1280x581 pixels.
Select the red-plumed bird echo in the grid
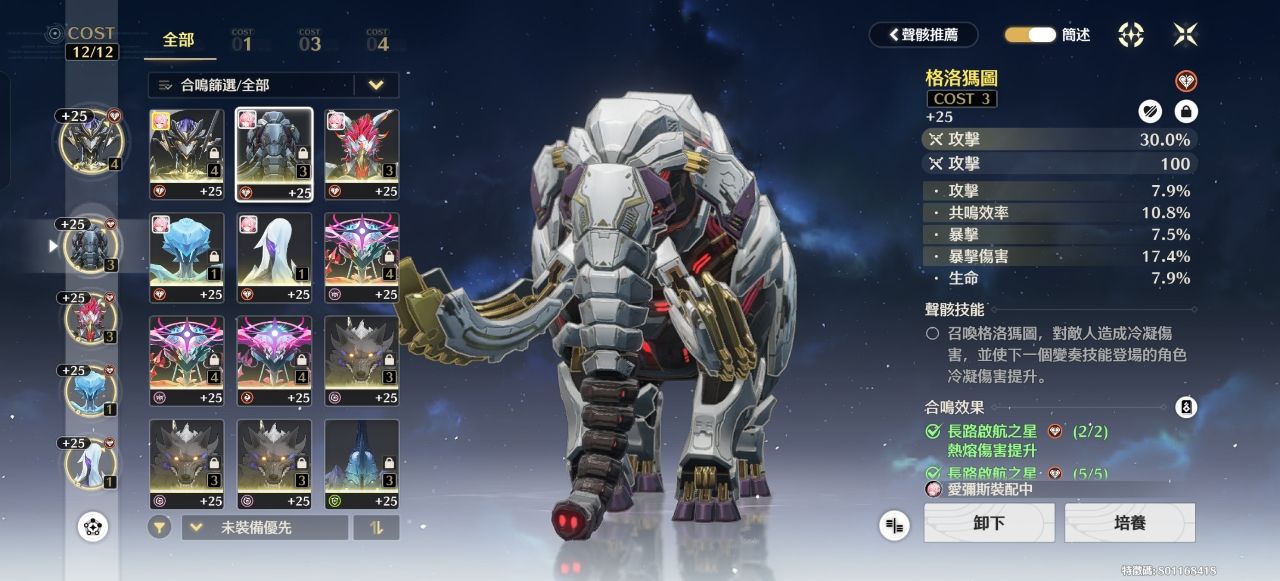361,154
